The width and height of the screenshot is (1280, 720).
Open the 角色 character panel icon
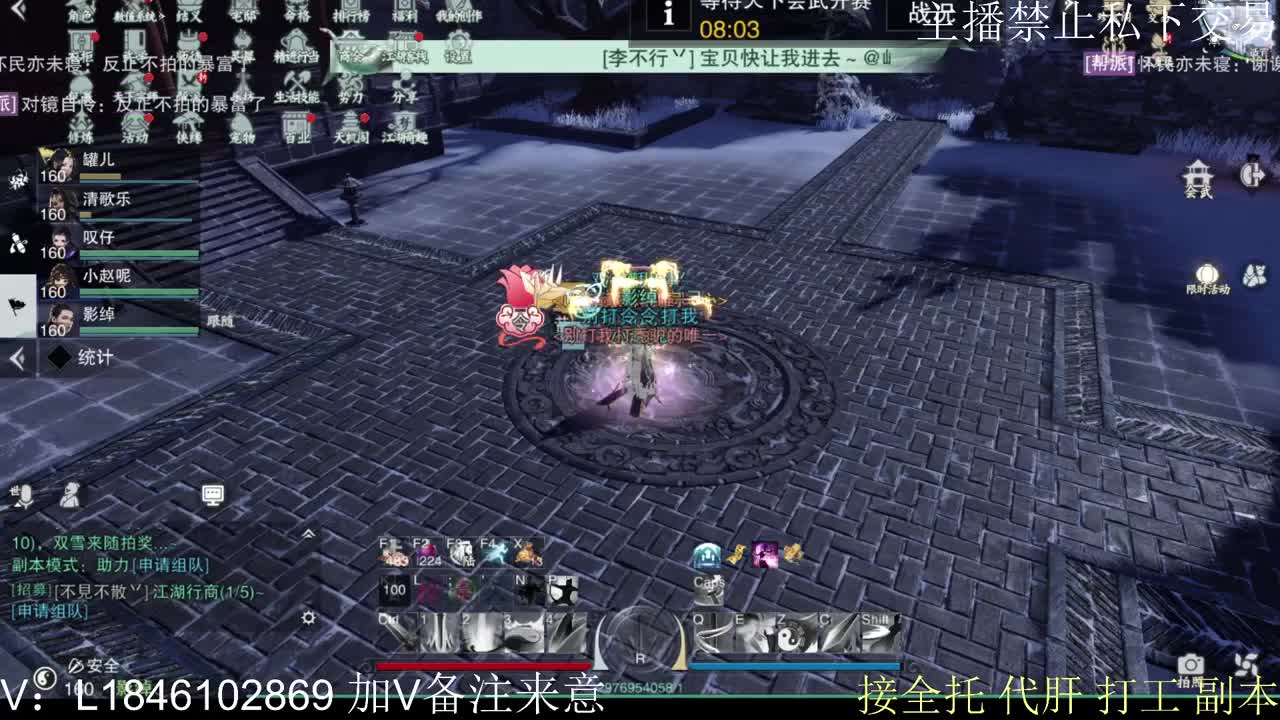79,14
